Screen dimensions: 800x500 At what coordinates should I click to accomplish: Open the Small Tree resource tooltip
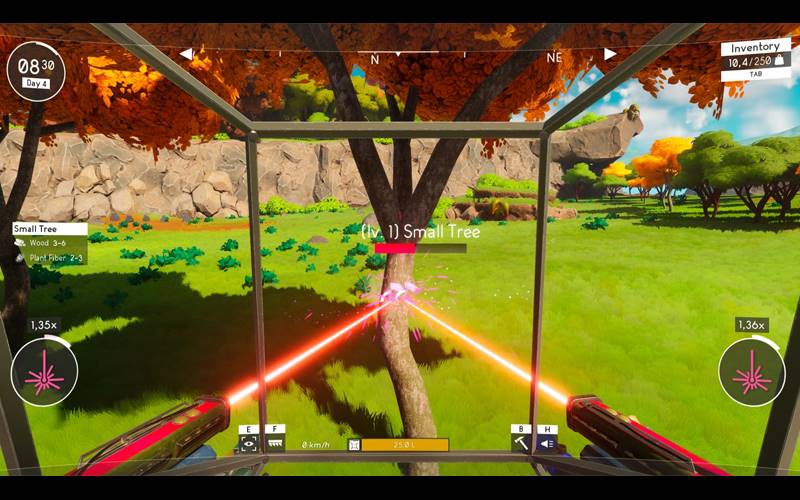coord(49,243)
